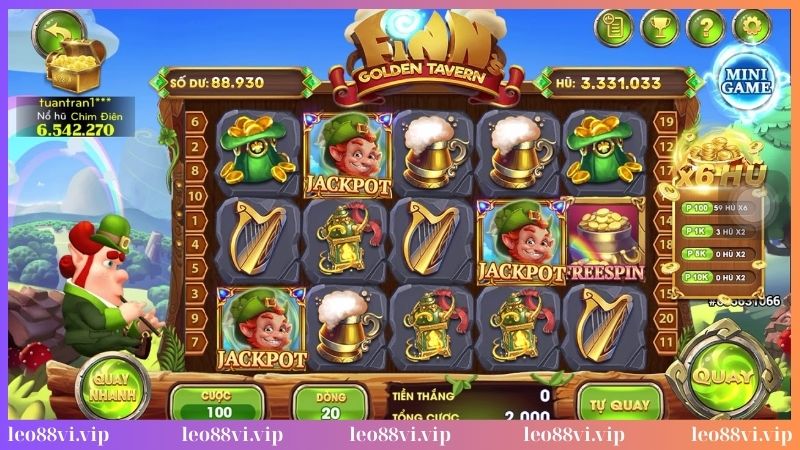800x450 pixels.
Task: Open the trophy leaderboard
Action: point(659,27)
